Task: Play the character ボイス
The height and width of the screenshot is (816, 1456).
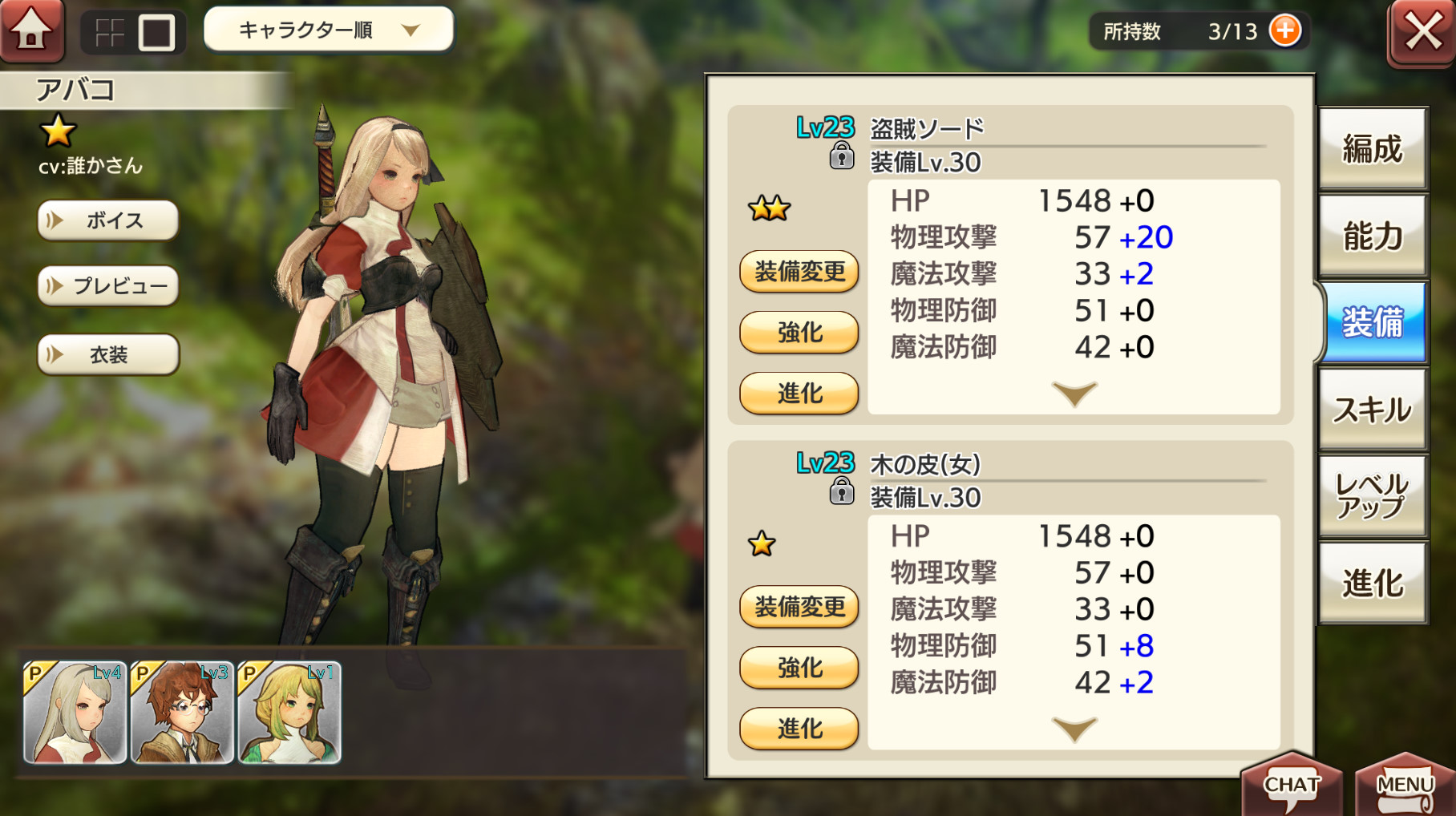Action: 108,220
